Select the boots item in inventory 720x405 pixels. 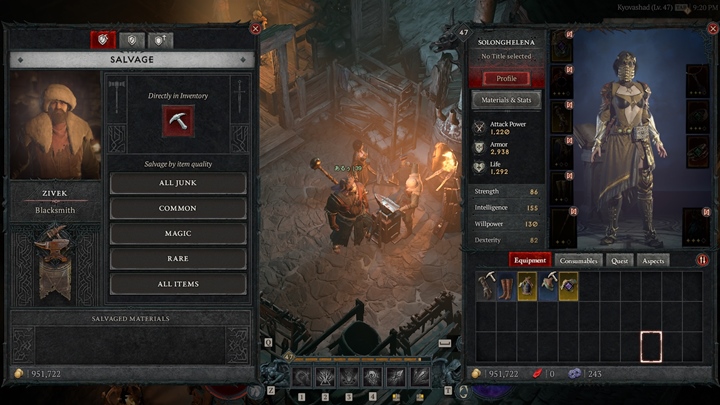[x=506, y=286]
